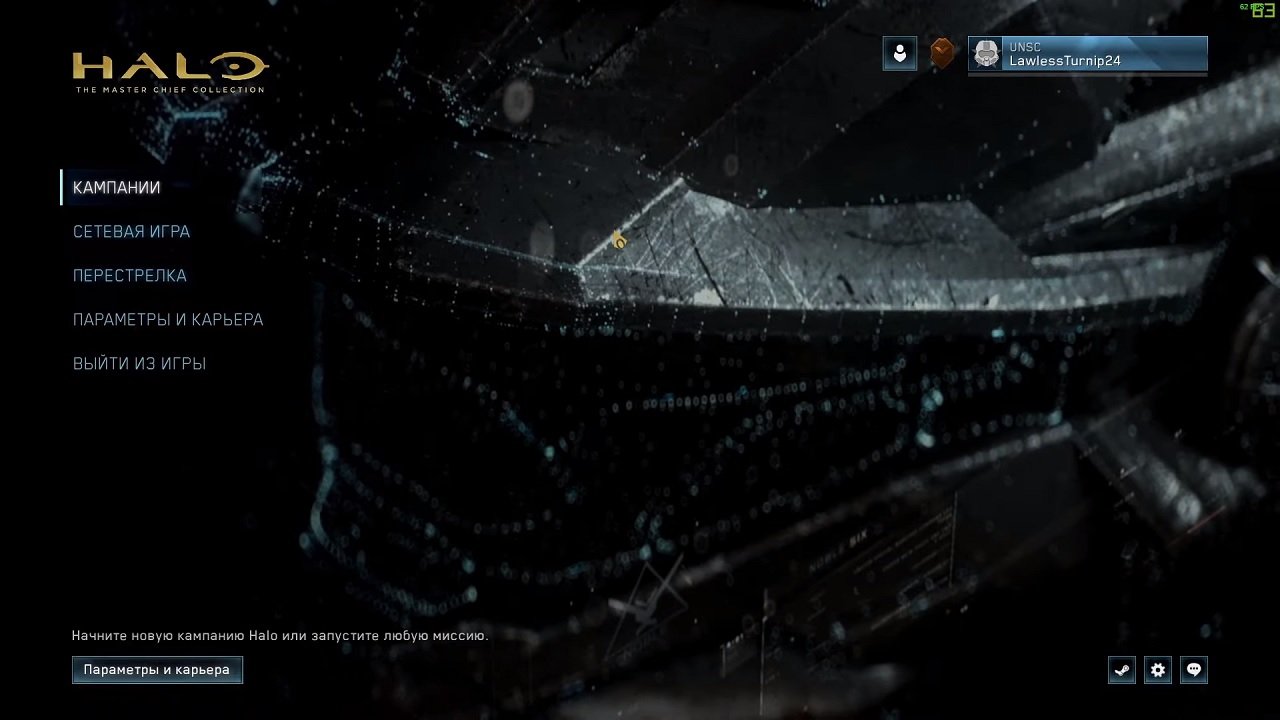The image size is (1280, 720).
Task: Open the LawlessTurnip24 player profile card
Action: click(x=1087, y=55)
